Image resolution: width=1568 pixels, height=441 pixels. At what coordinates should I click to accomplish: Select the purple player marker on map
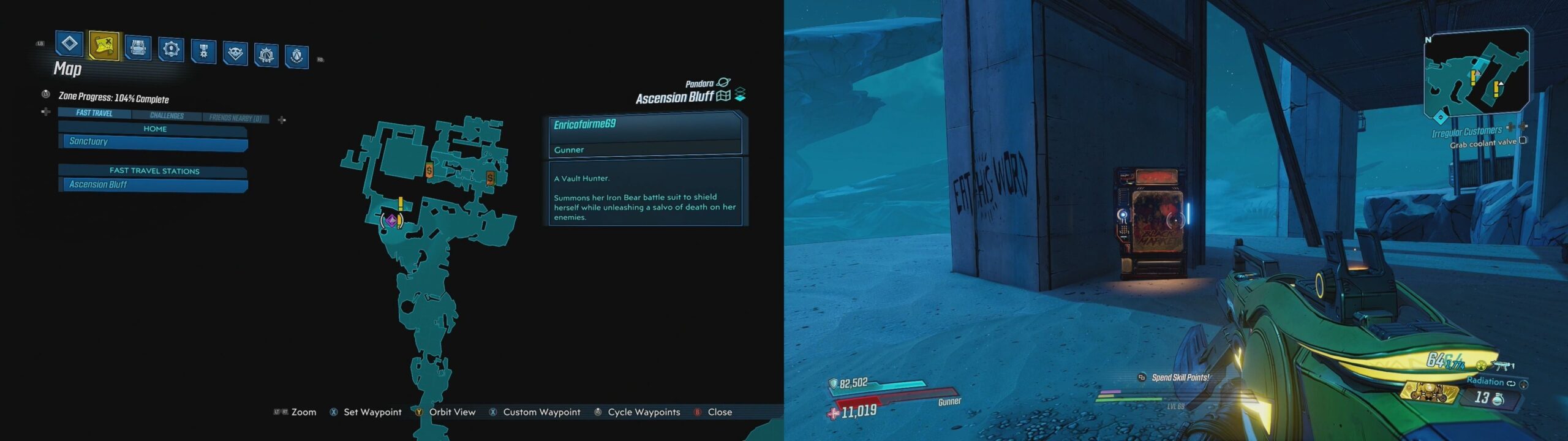click(391, 220)
